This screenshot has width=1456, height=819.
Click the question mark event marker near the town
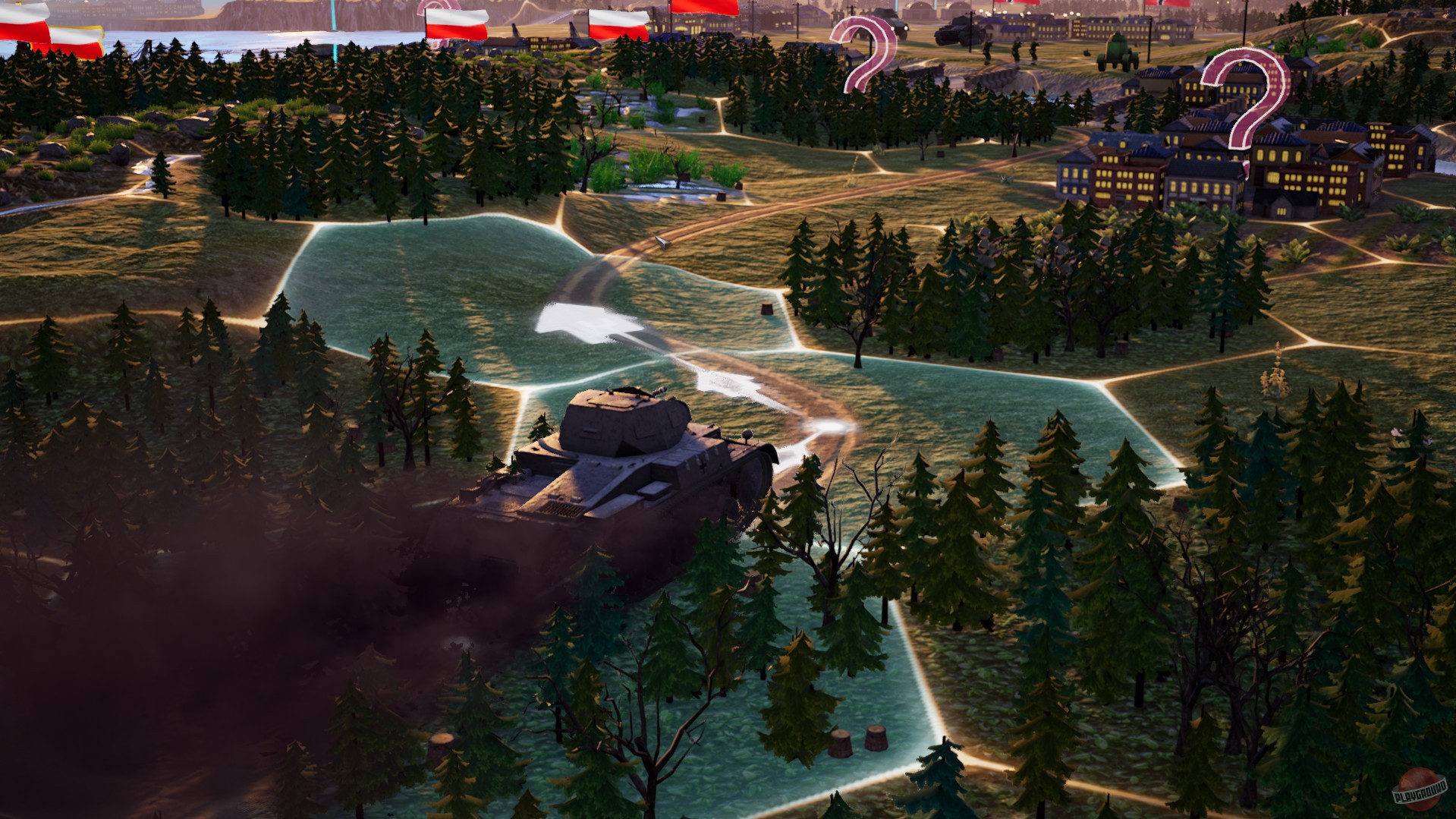click(1248, 99)
